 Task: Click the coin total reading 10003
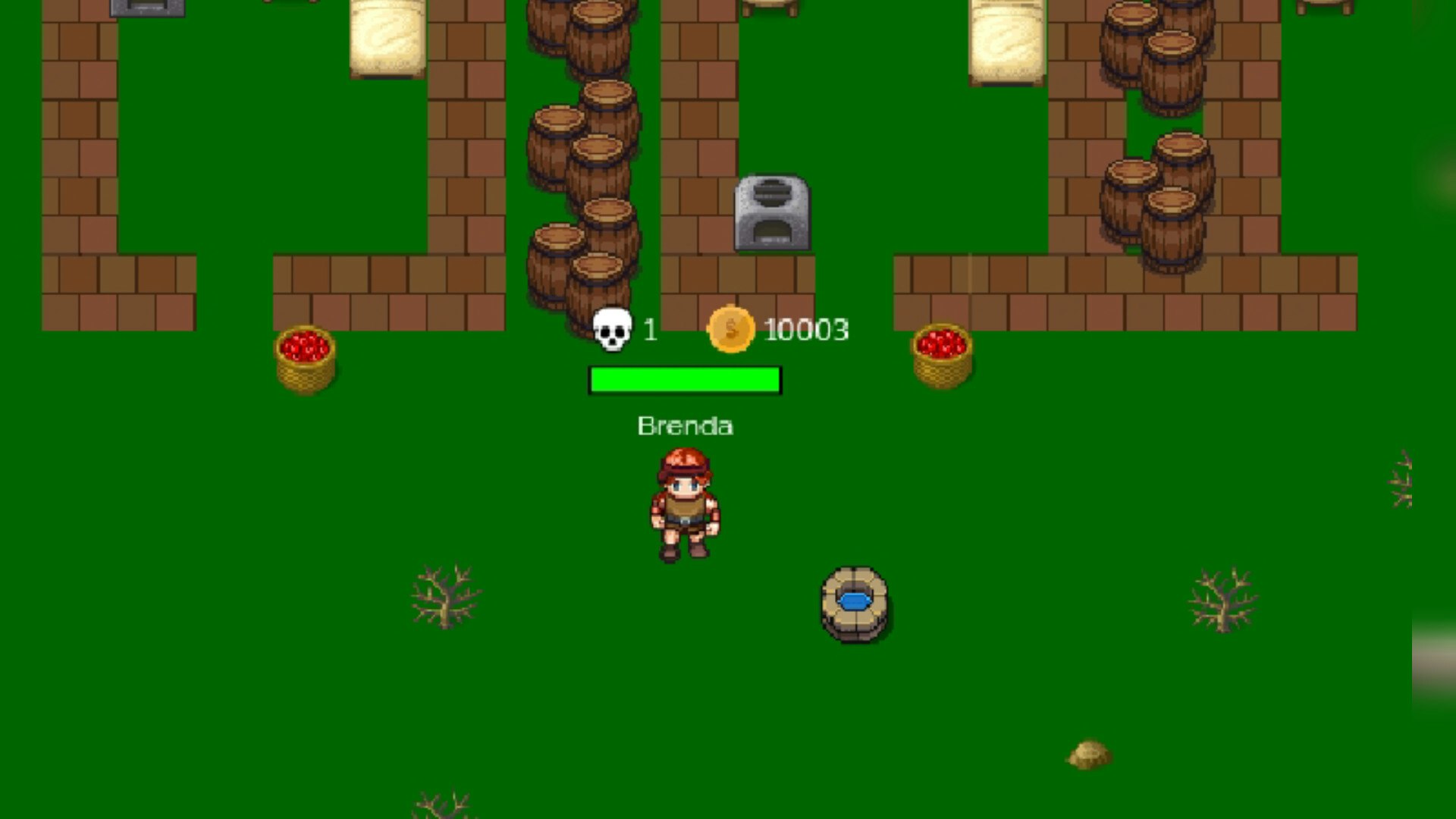point(806,329)
